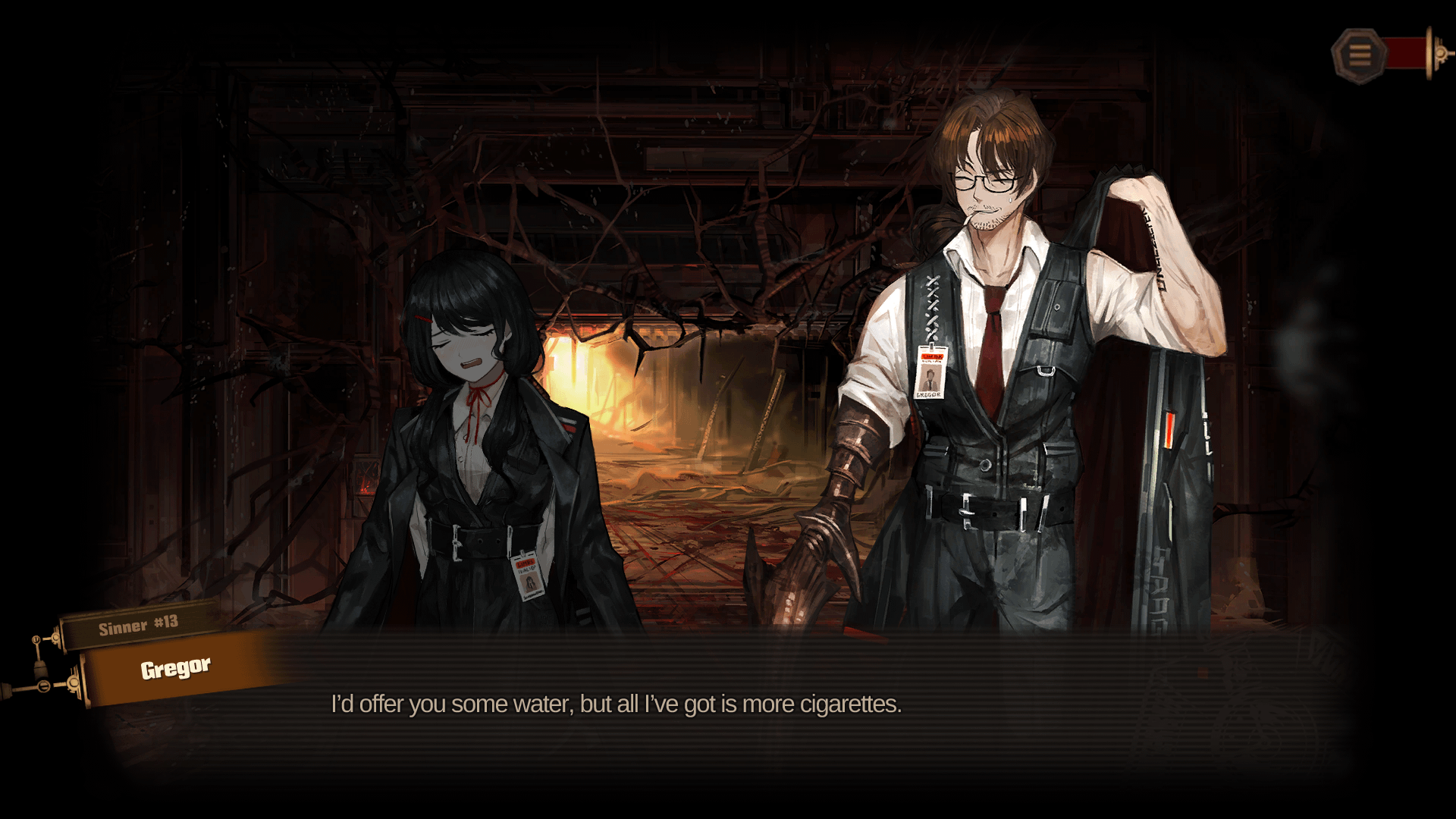Open the hamburger story menu button
Screen dimensions: 1456x819
[x=1359, y=55]
